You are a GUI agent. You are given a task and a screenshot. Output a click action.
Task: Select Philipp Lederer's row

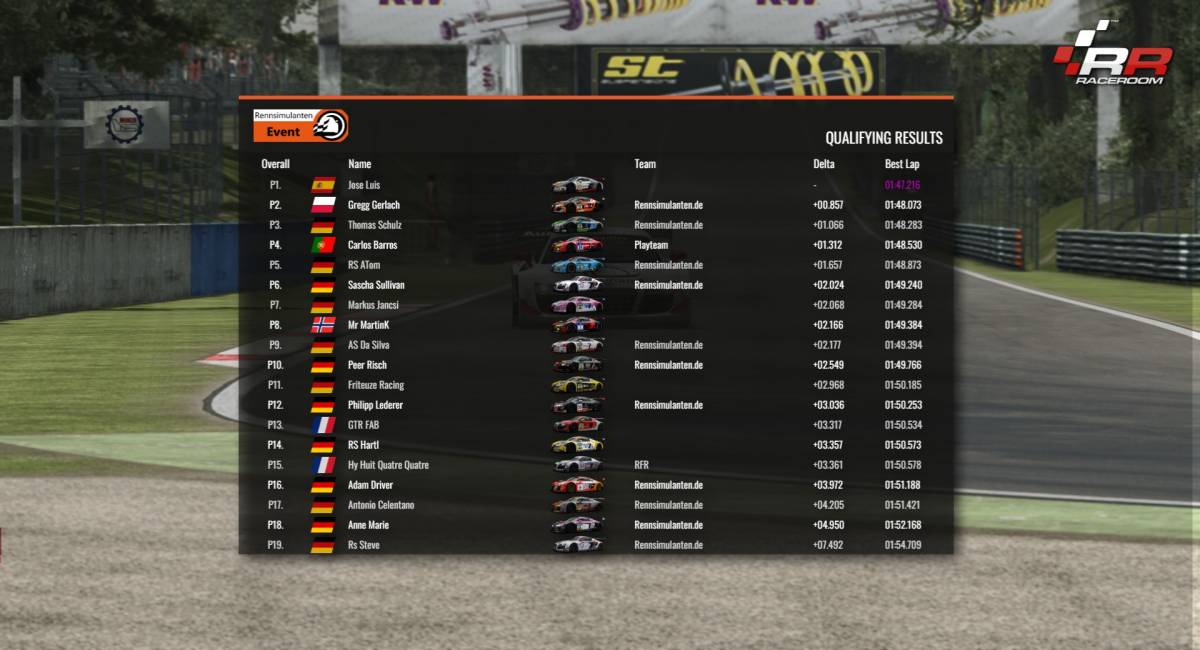click(375, 405)
